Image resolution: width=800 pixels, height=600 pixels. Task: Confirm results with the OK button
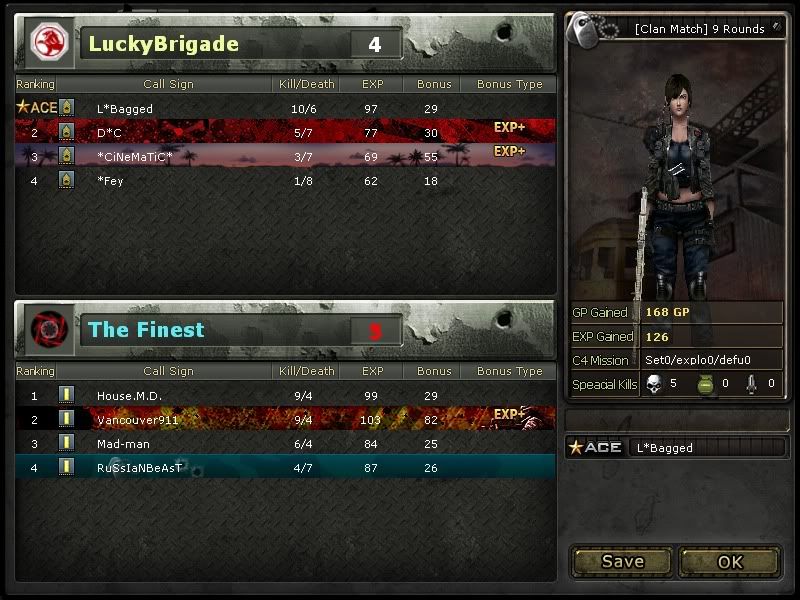730,561
